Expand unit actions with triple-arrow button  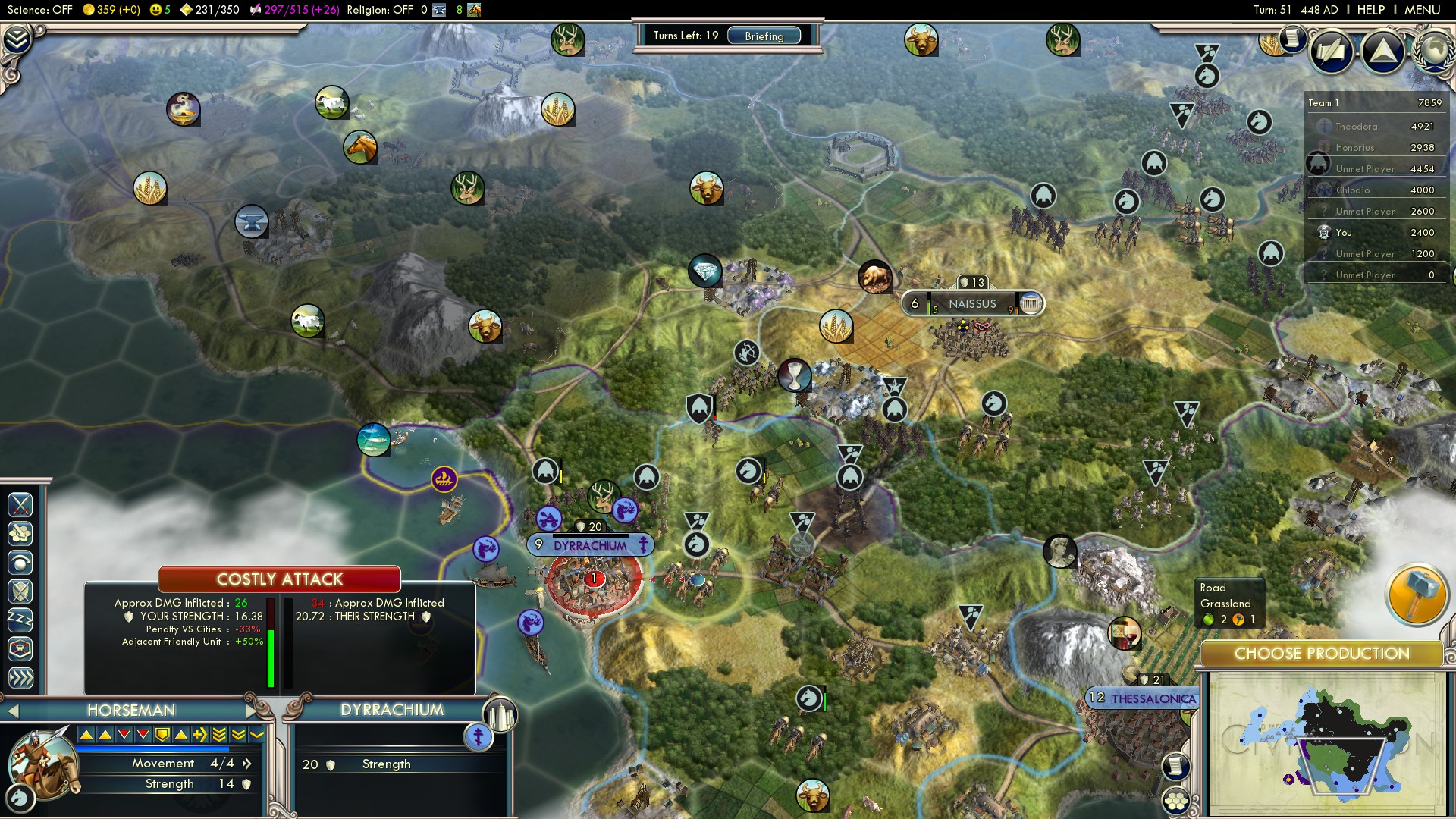click(20, 677)
